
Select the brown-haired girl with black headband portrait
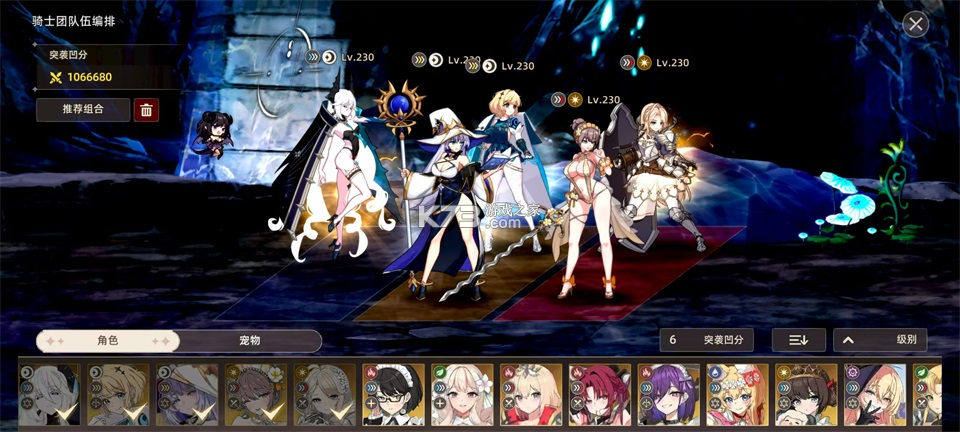[806, 396]
